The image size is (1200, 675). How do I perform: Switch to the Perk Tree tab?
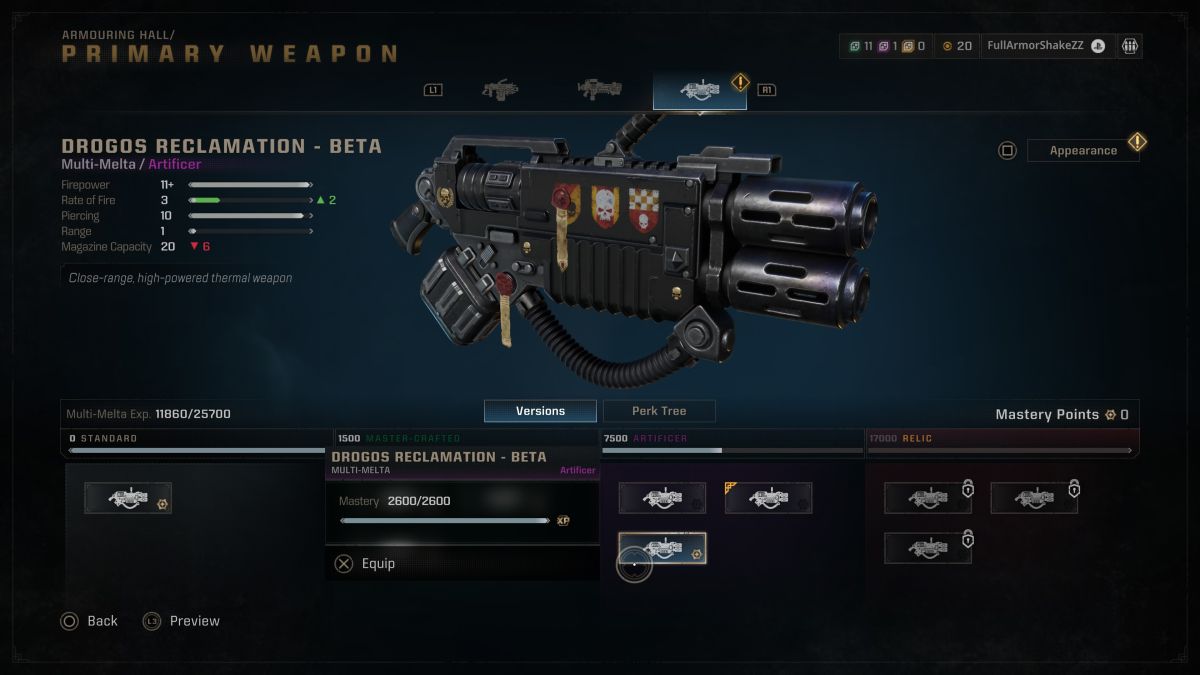point(659,411)
